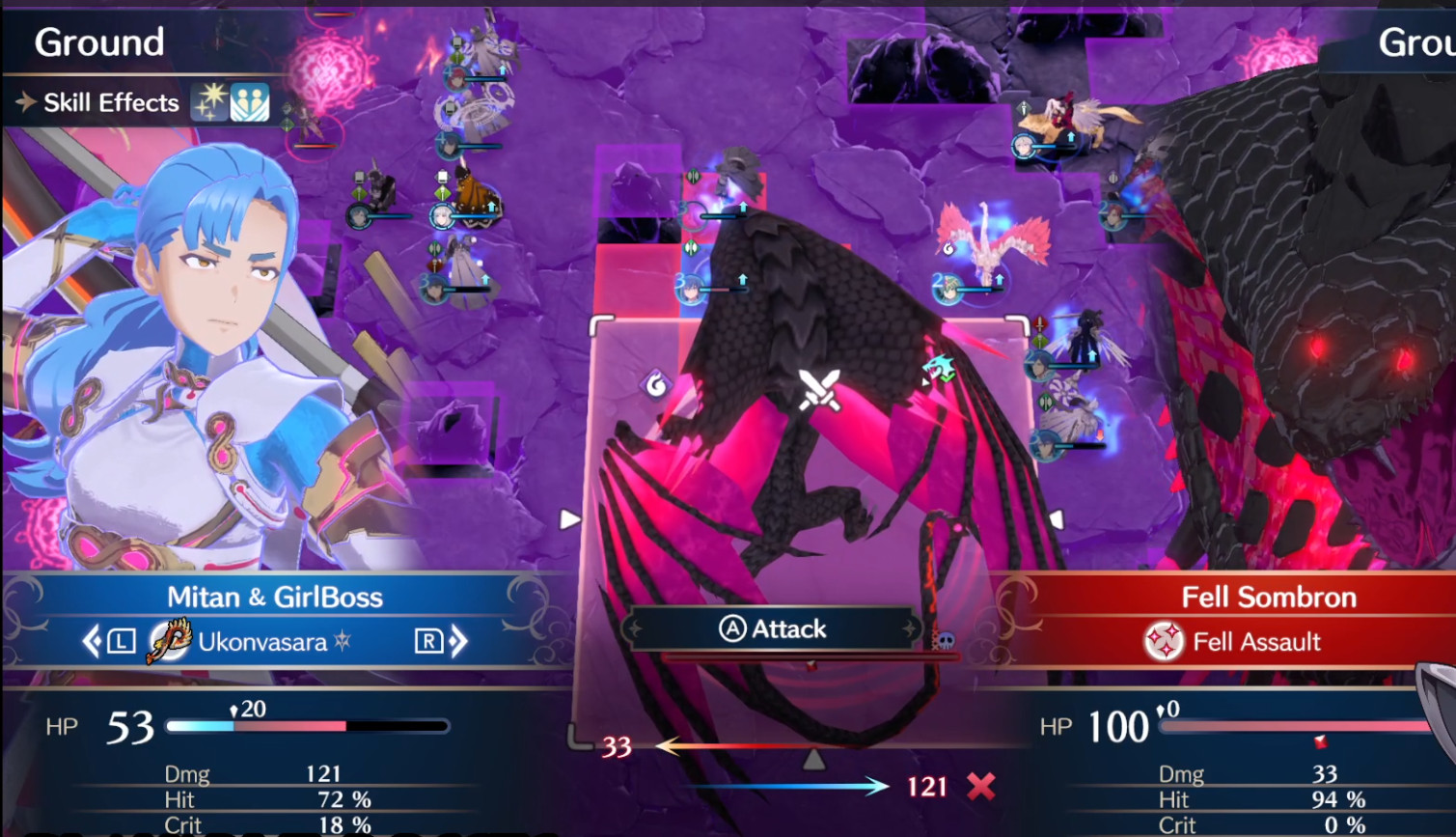1456x837 pixels.
Task: Click the L arrow to switch weapons
Action: (x=94, y=640)
